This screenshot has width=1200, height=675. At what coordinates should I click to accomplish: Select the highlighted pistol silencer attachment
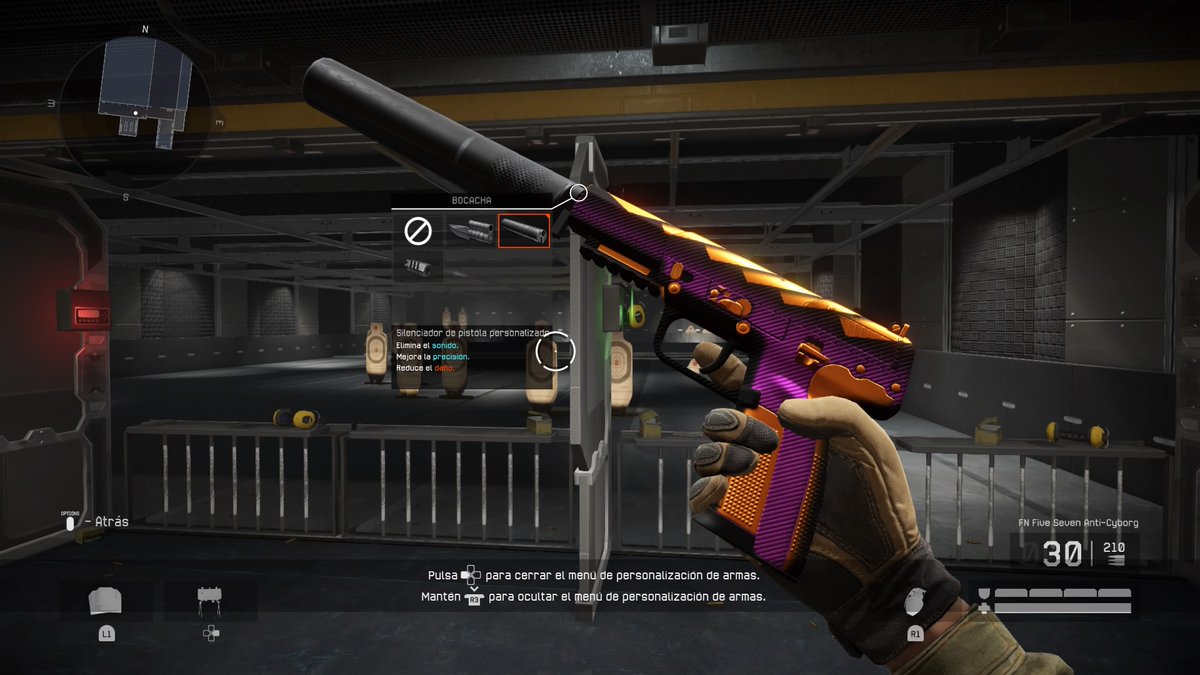point(524,231)
